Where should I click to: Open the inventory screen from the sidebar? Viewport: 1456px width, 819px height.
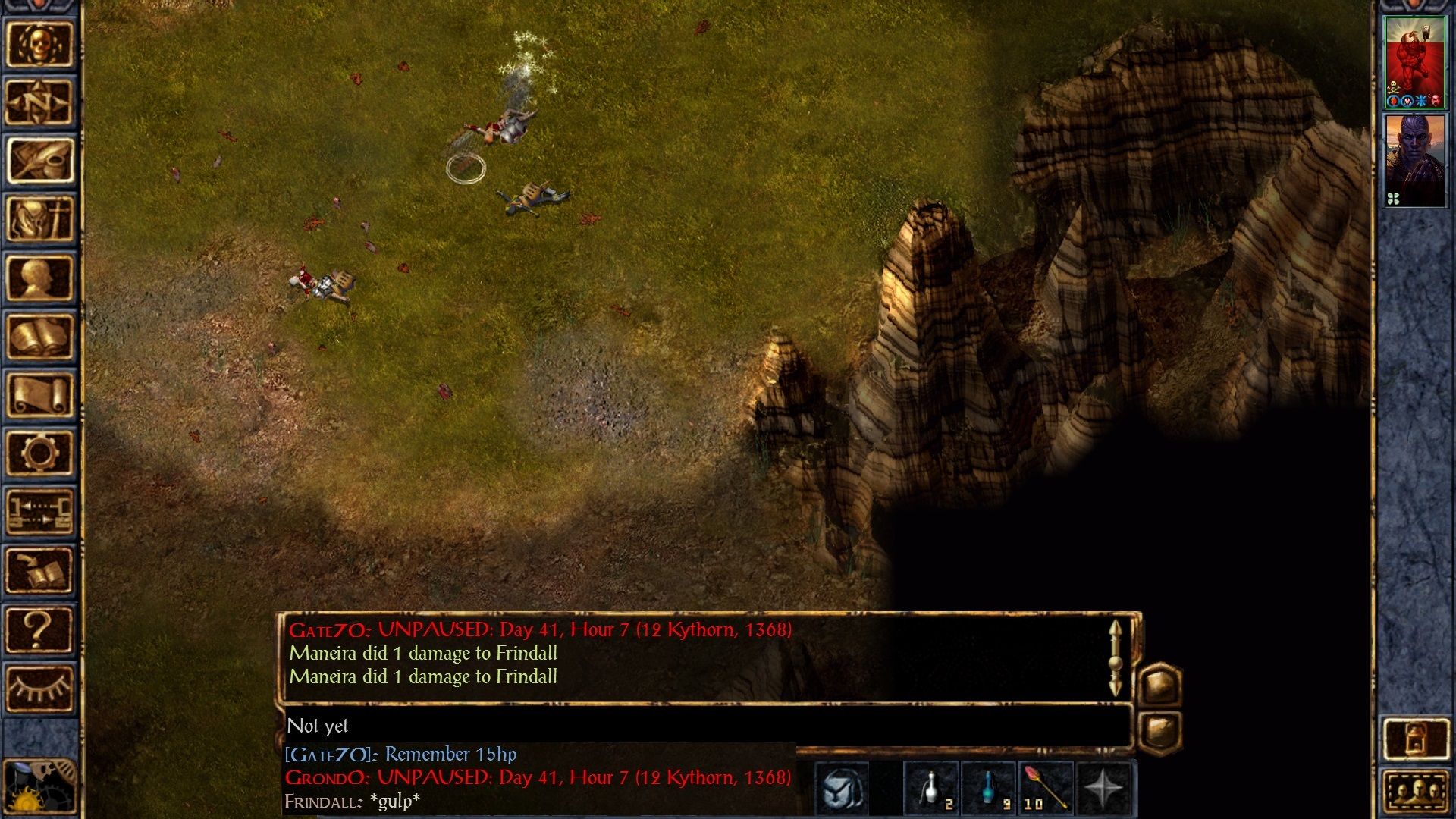[x=39, y=219]
